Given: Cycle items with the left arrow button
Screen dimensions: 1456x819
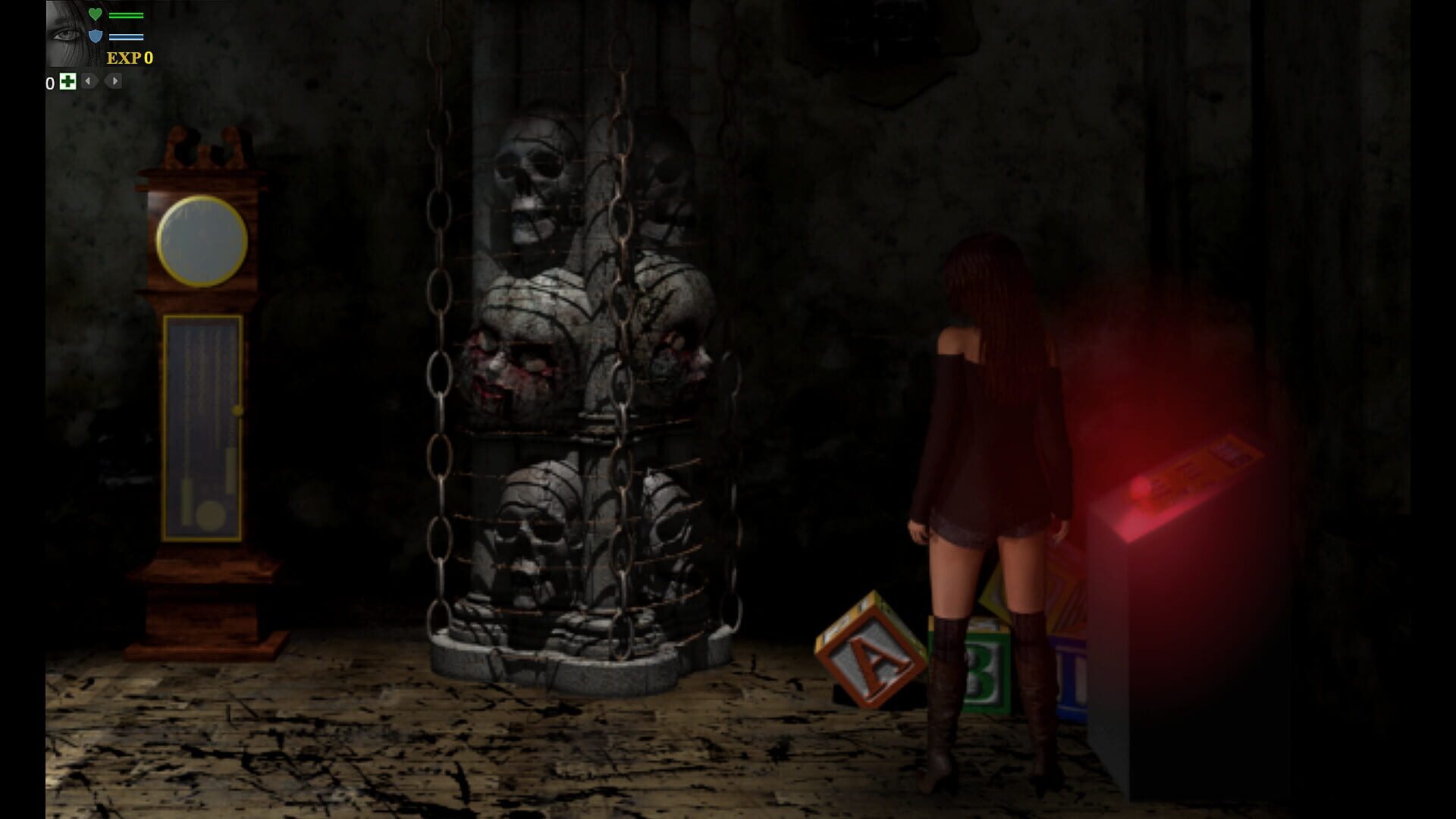Looking at the screenshot, I should point(89,82).
